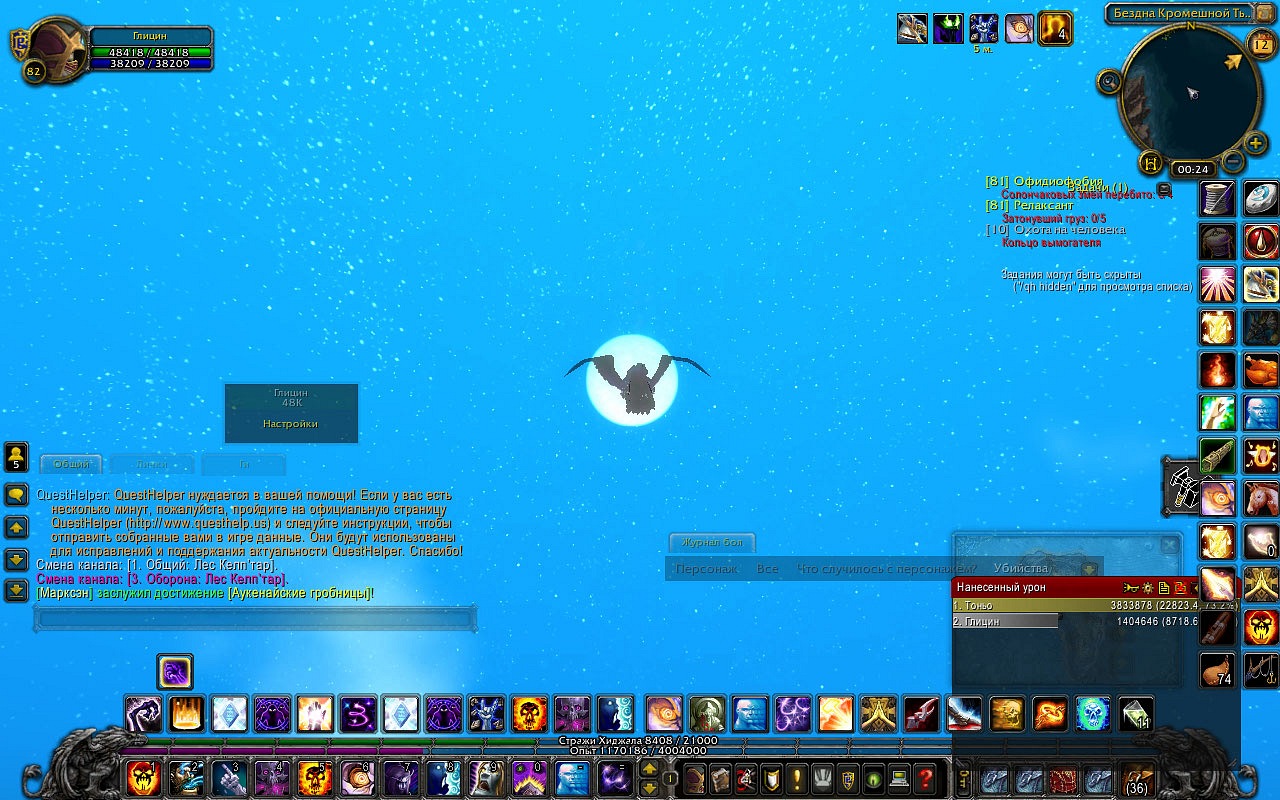The image size is (1280, 800).
Task: Close the faded window with the X button
Action: pyautogui.click(x=1168, y=545)
